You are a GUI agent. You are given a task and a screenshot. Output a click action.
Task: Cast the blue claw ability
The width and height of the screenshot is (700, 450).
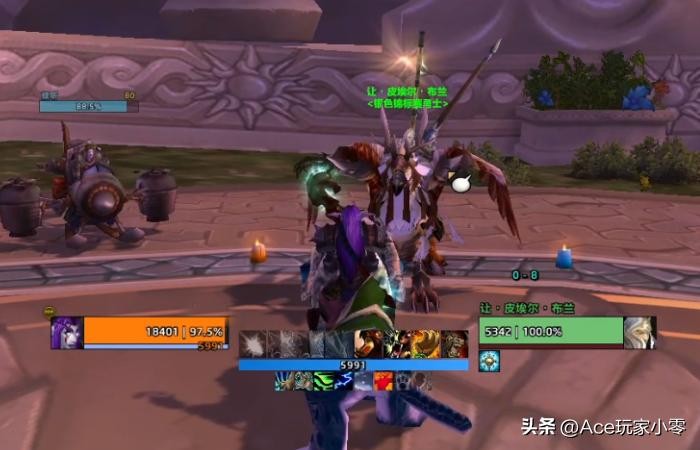click(286, 381)
